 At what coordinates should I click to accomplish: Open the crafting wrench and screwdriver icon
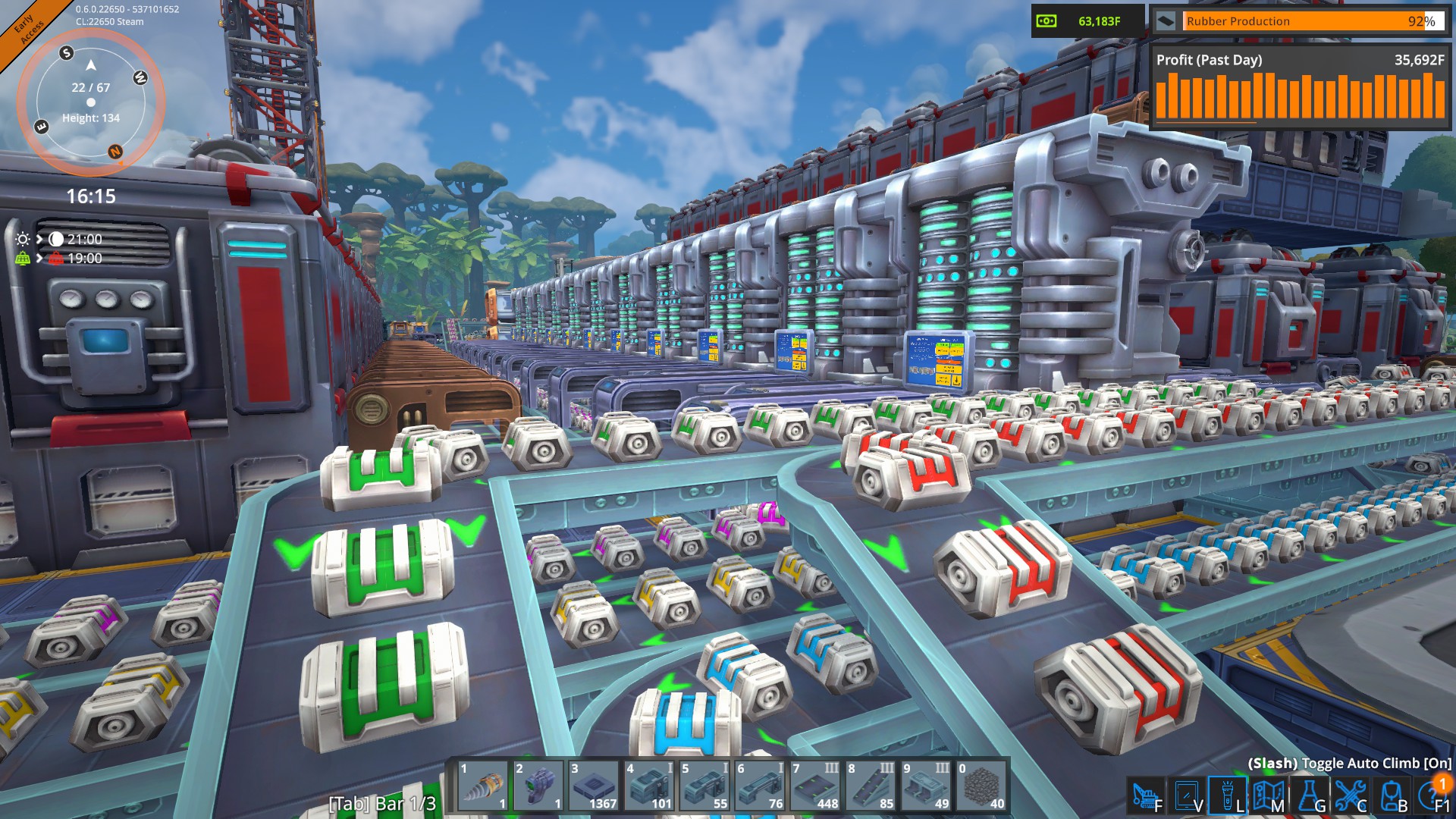1351,795
